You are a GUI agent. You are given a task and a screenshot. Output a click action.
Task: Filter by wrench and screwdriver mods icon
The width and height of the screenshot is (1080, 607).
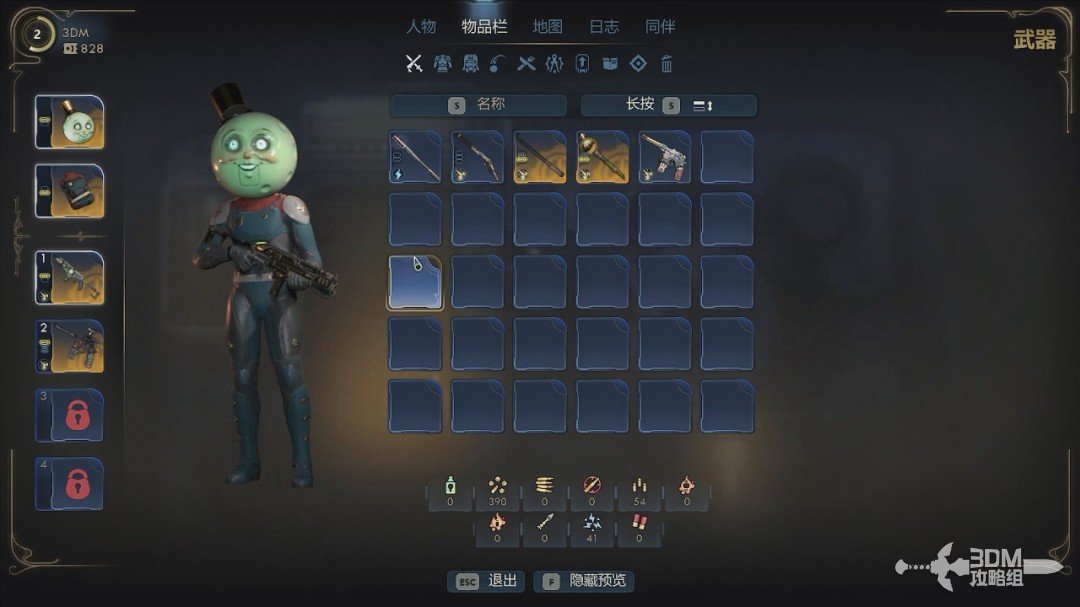tap(526, 64)
